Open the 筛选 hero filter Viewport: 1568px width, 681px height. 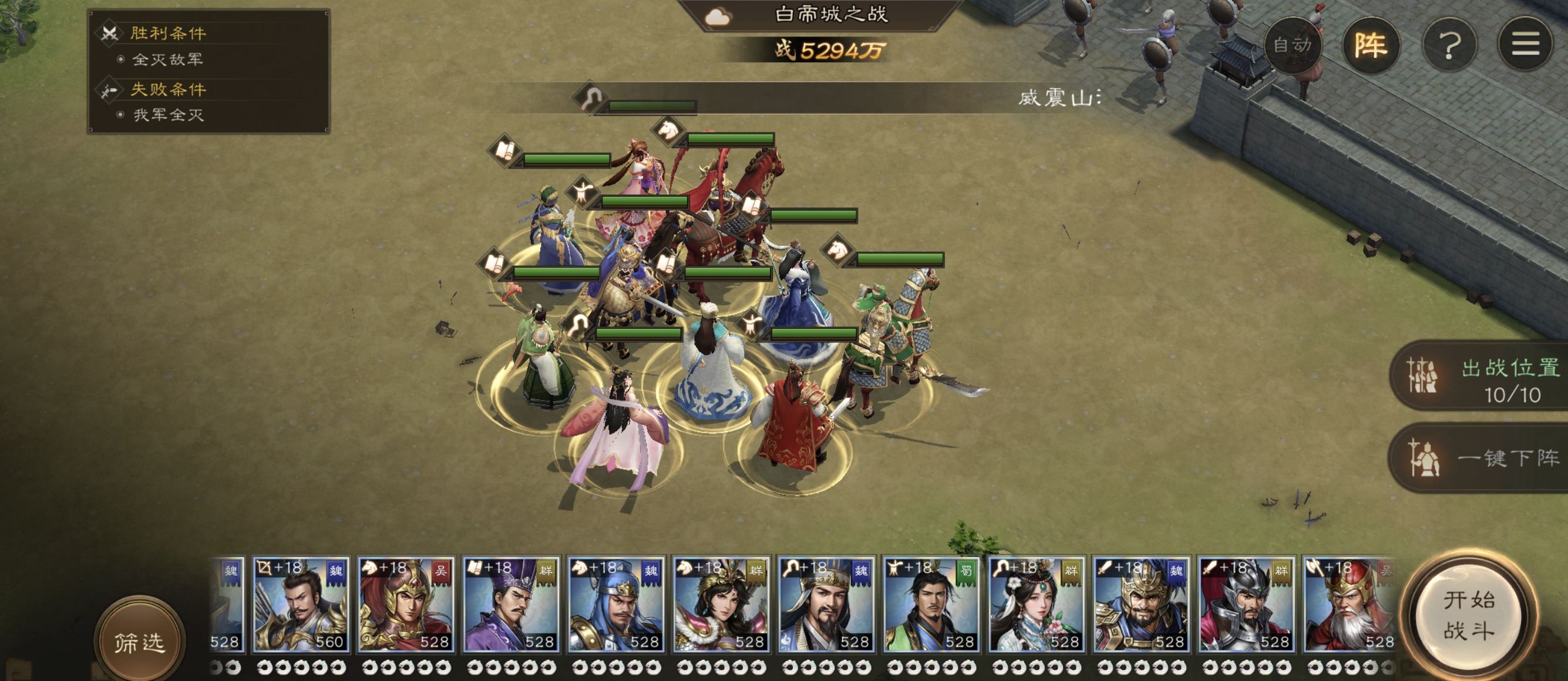point(139,642)
